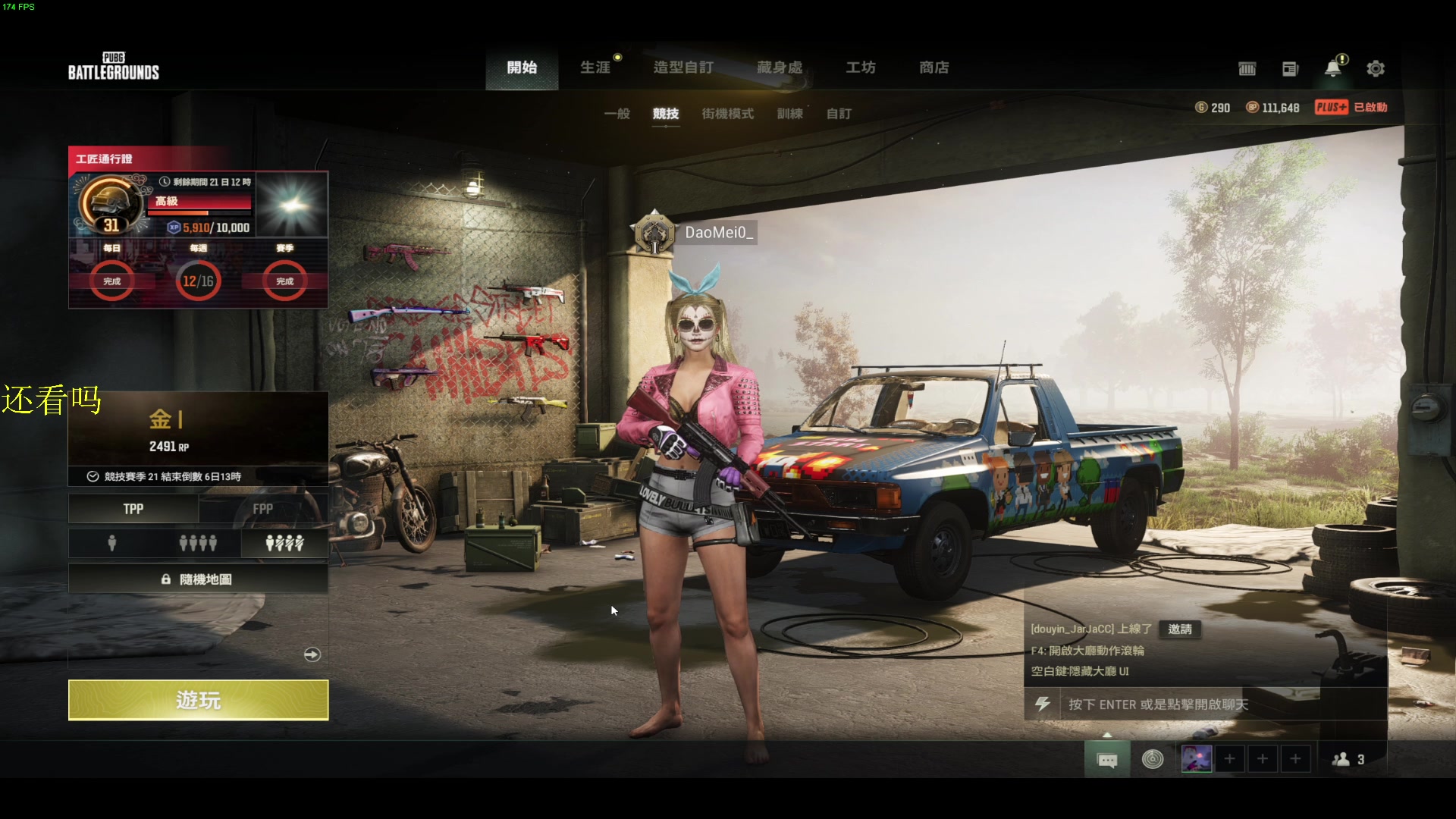Invite douyin_JarJaCC with the 邀請 button
Image resolution: width=1456 pixels, height=819 pixels.
pos(1180,629)
